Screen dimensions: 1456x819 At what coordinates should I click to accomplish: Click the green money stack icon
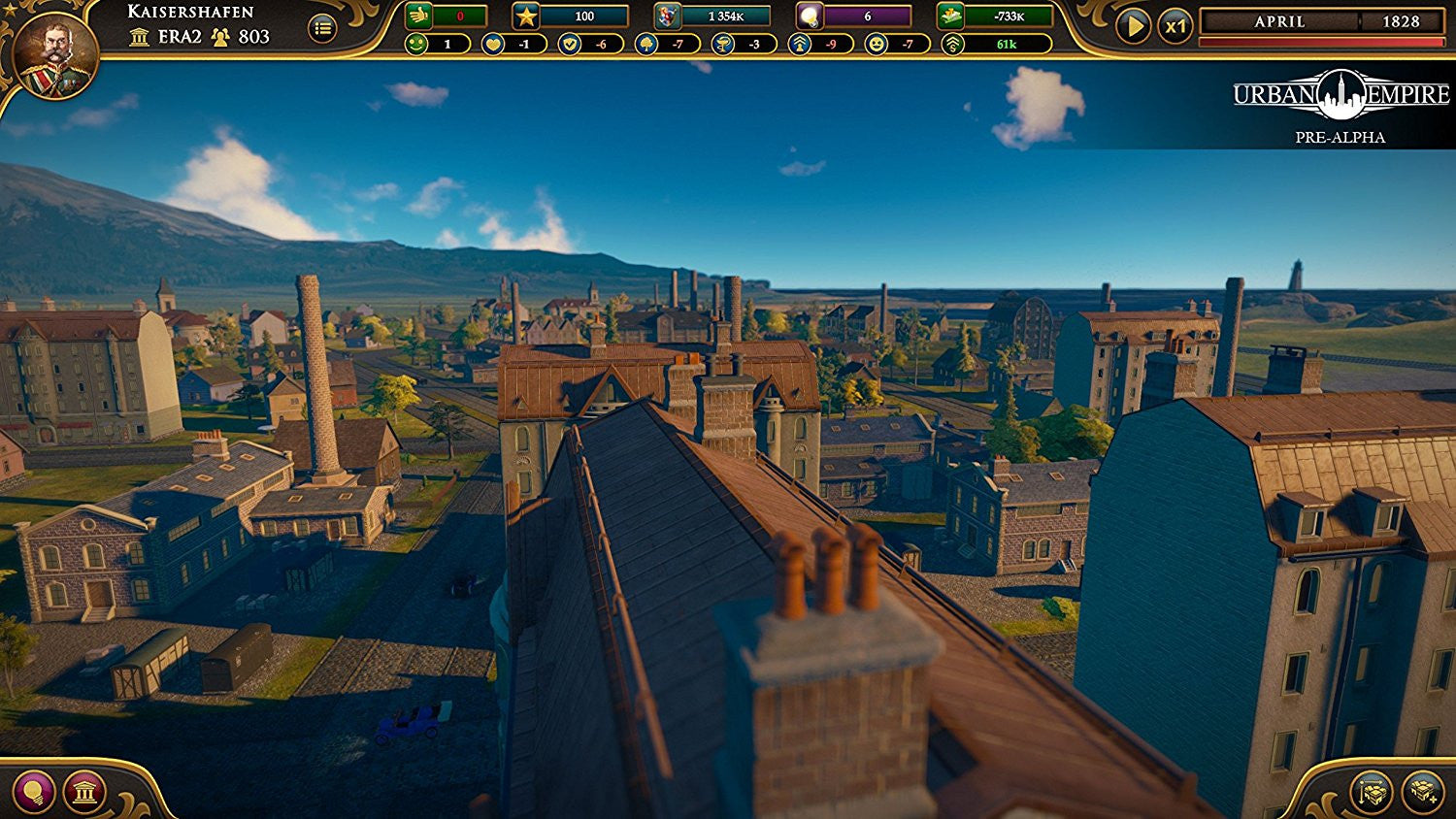point(950,16)
